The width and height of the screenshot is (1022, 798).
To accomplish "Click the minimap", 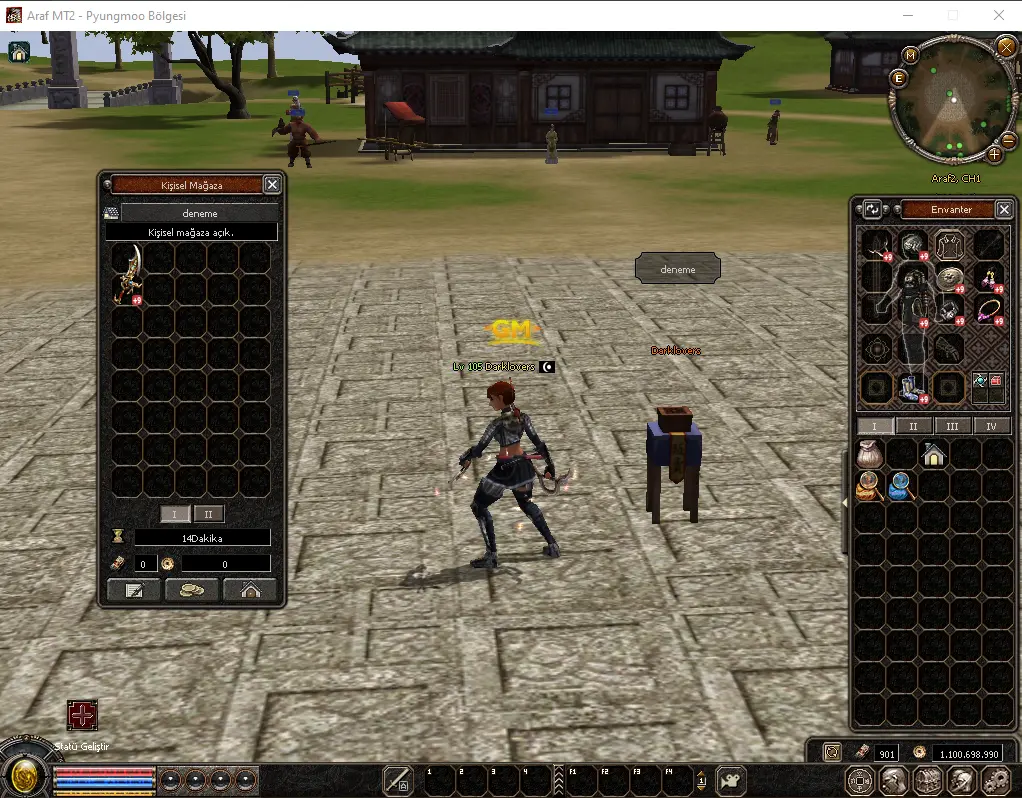I will point(949,100).
